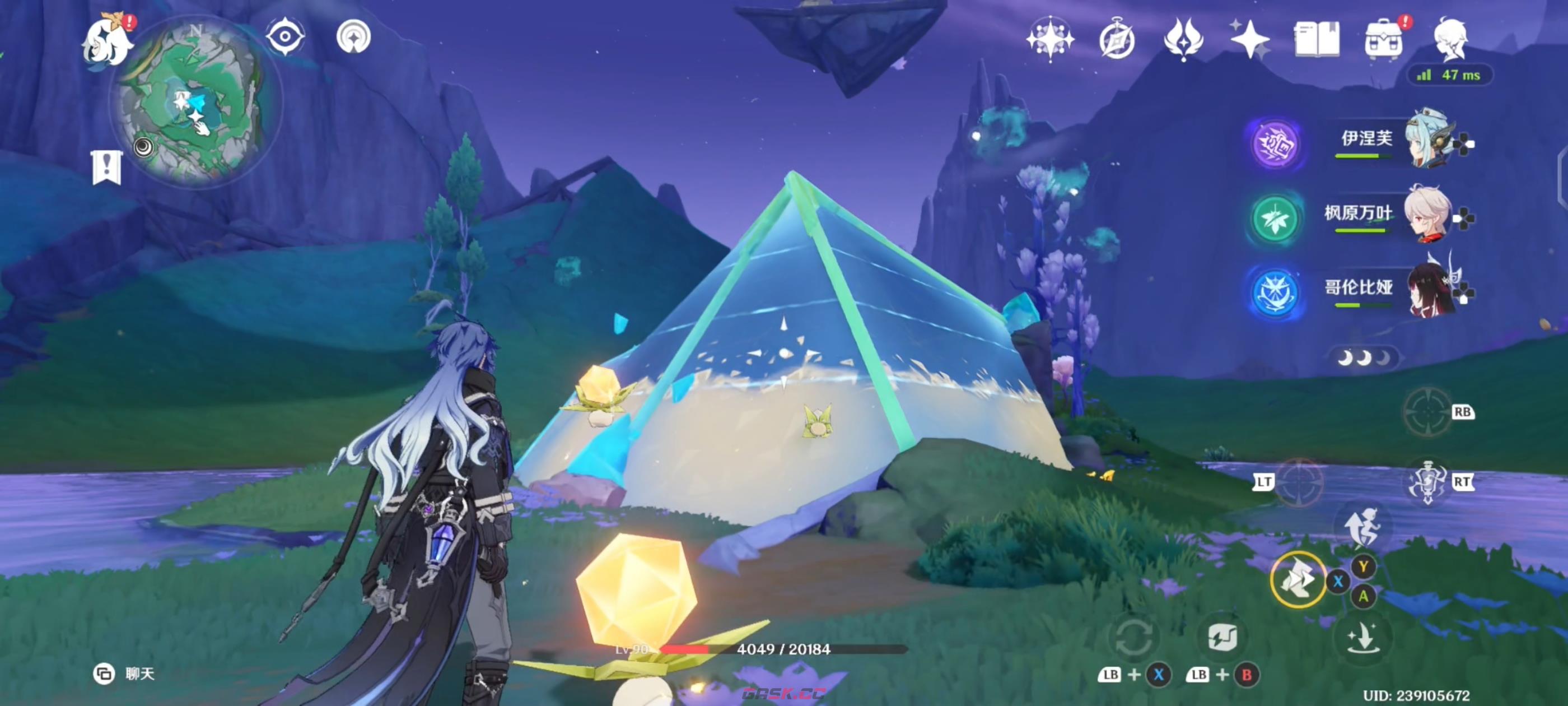The image size is (1568, 706).
Task: Open the wish star icon
Action: tap(1050, 40)
